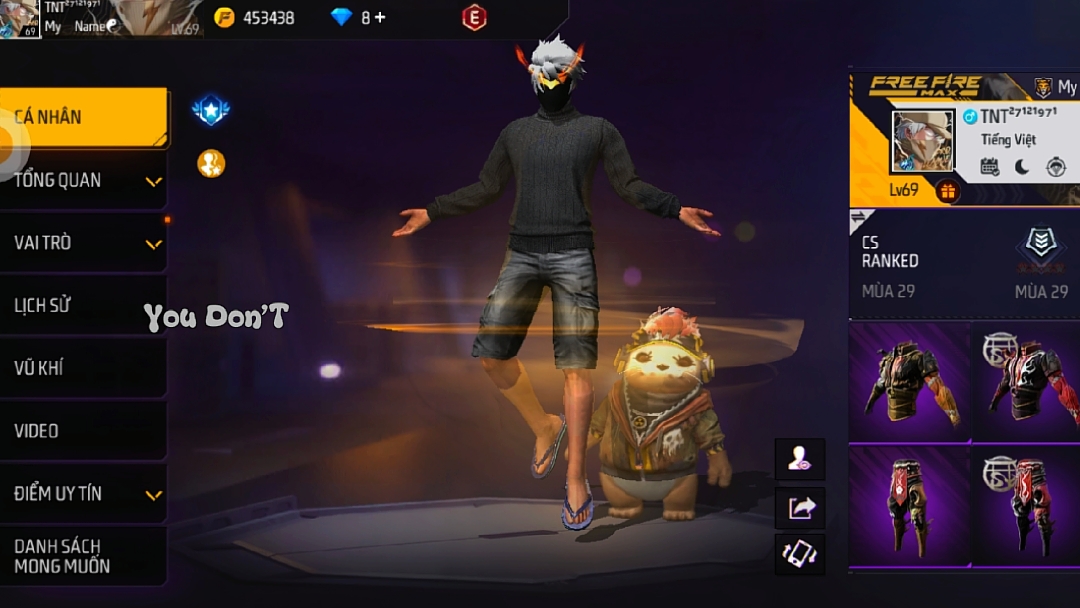The height and width of the screenshot is (608, 1080).
Task: Add diamonds with the plus button
Action: tap(380, 18)
